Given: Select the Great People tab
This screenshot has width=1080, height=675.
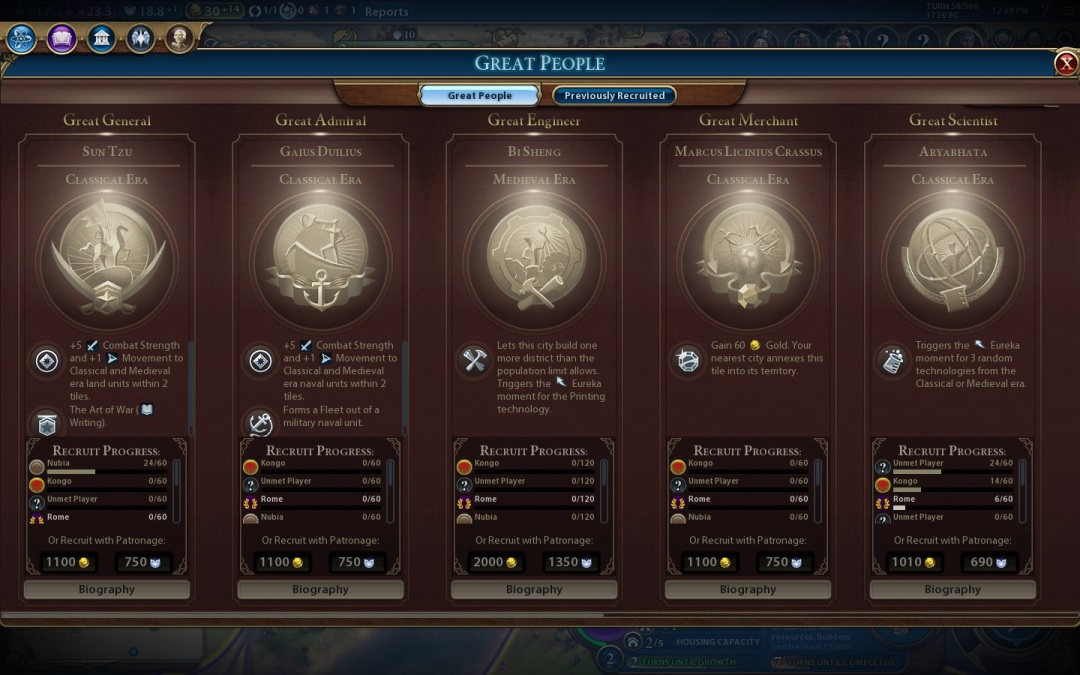Looking at the screenshot, I should 480,96.
